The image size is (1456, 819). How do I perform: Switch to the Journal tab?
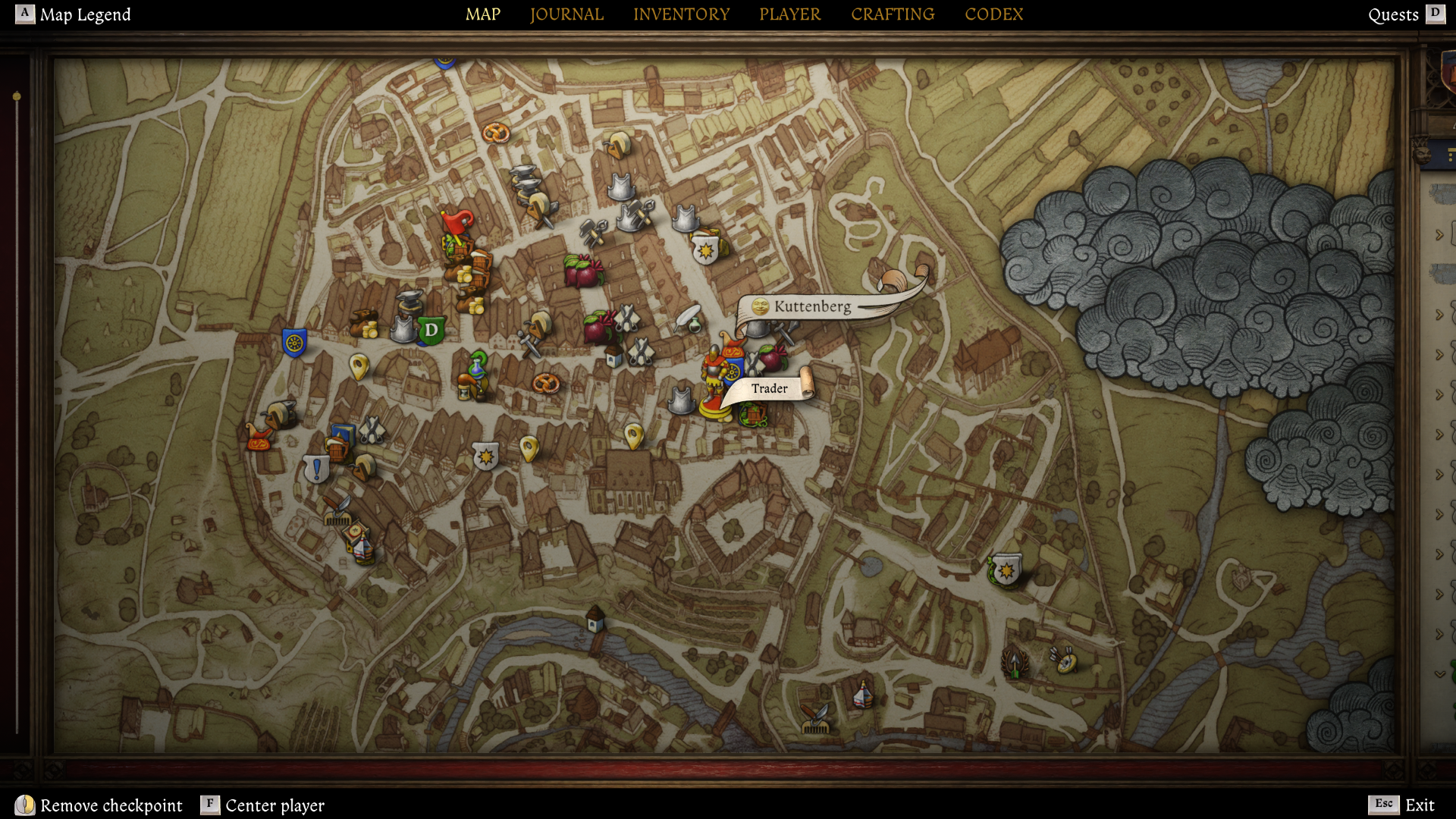coord(566,14)
